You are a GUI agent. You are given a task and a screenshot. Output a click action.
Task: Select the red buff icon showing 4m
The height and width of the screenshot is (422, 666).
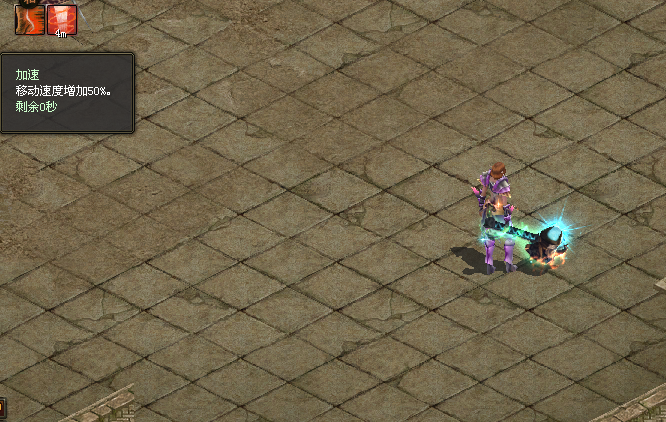61,17
